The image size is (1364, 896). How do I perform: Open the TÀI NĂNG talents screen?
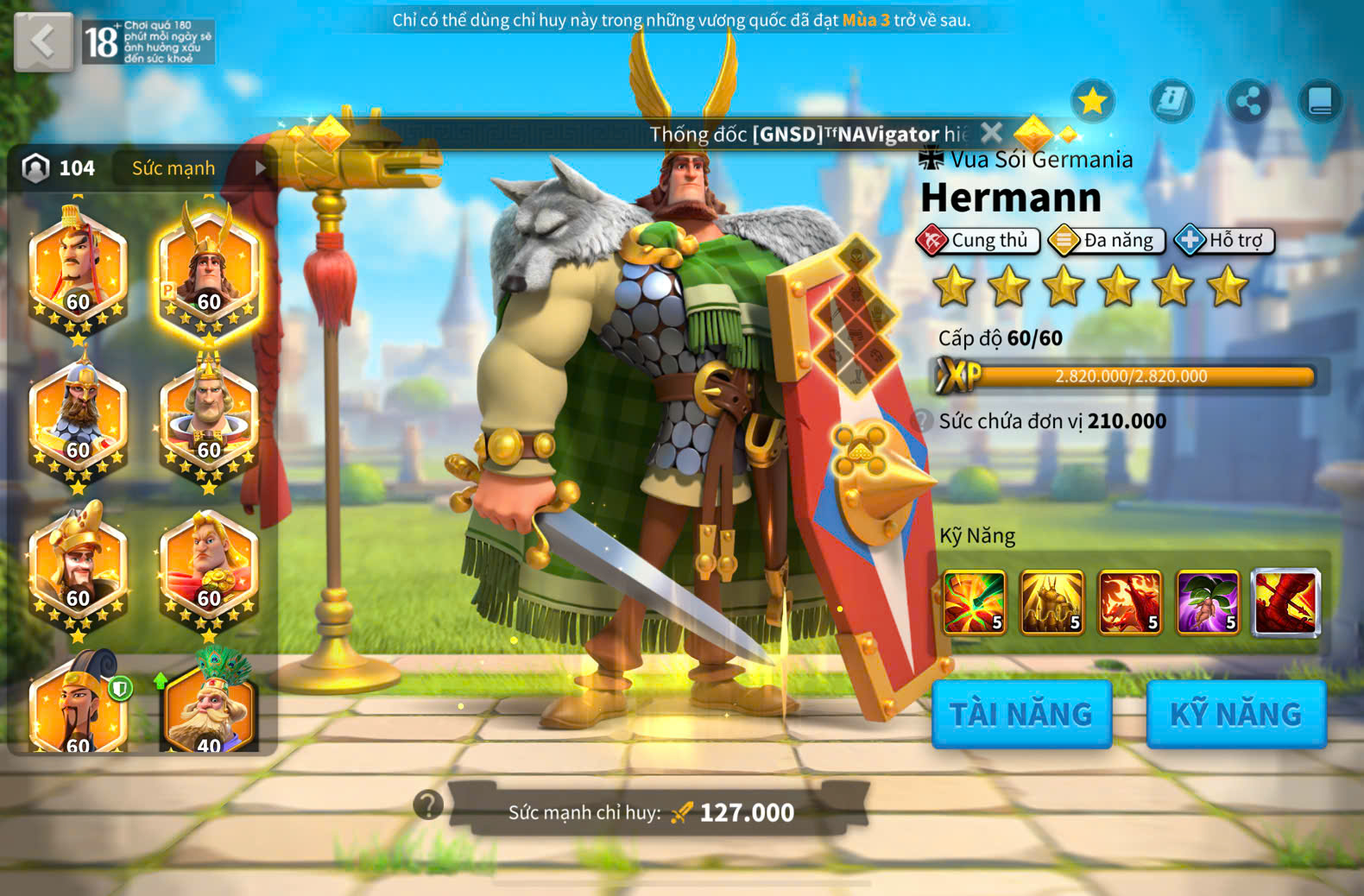1021,714
